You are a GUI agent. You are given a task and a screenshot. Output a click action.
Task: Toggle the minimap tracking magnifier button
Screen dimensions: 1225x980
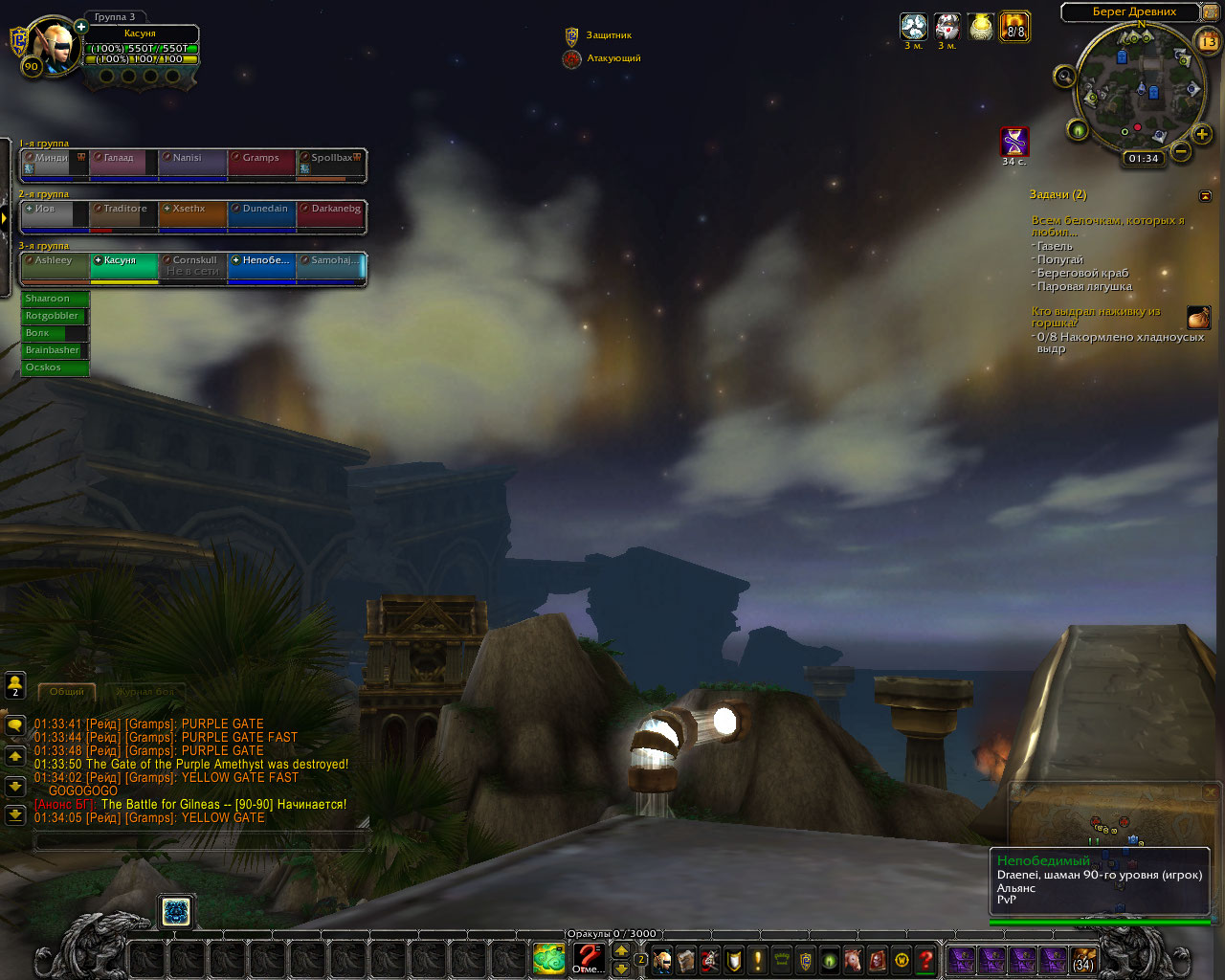(1064, 77)
